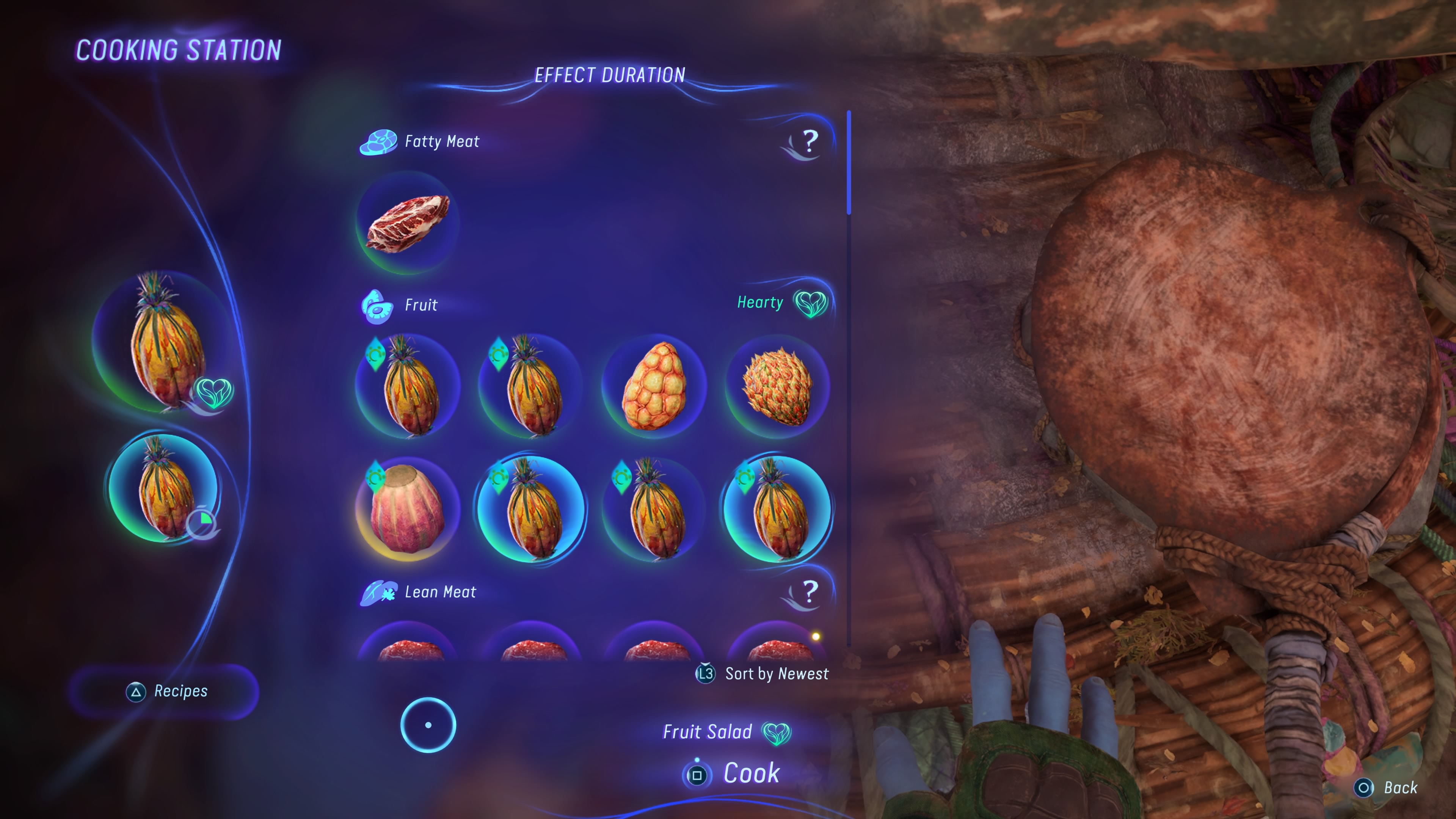This screenshot has height=819, width=1456.
Task: Select the fatty meat ingredient
Action: point(408,223)
